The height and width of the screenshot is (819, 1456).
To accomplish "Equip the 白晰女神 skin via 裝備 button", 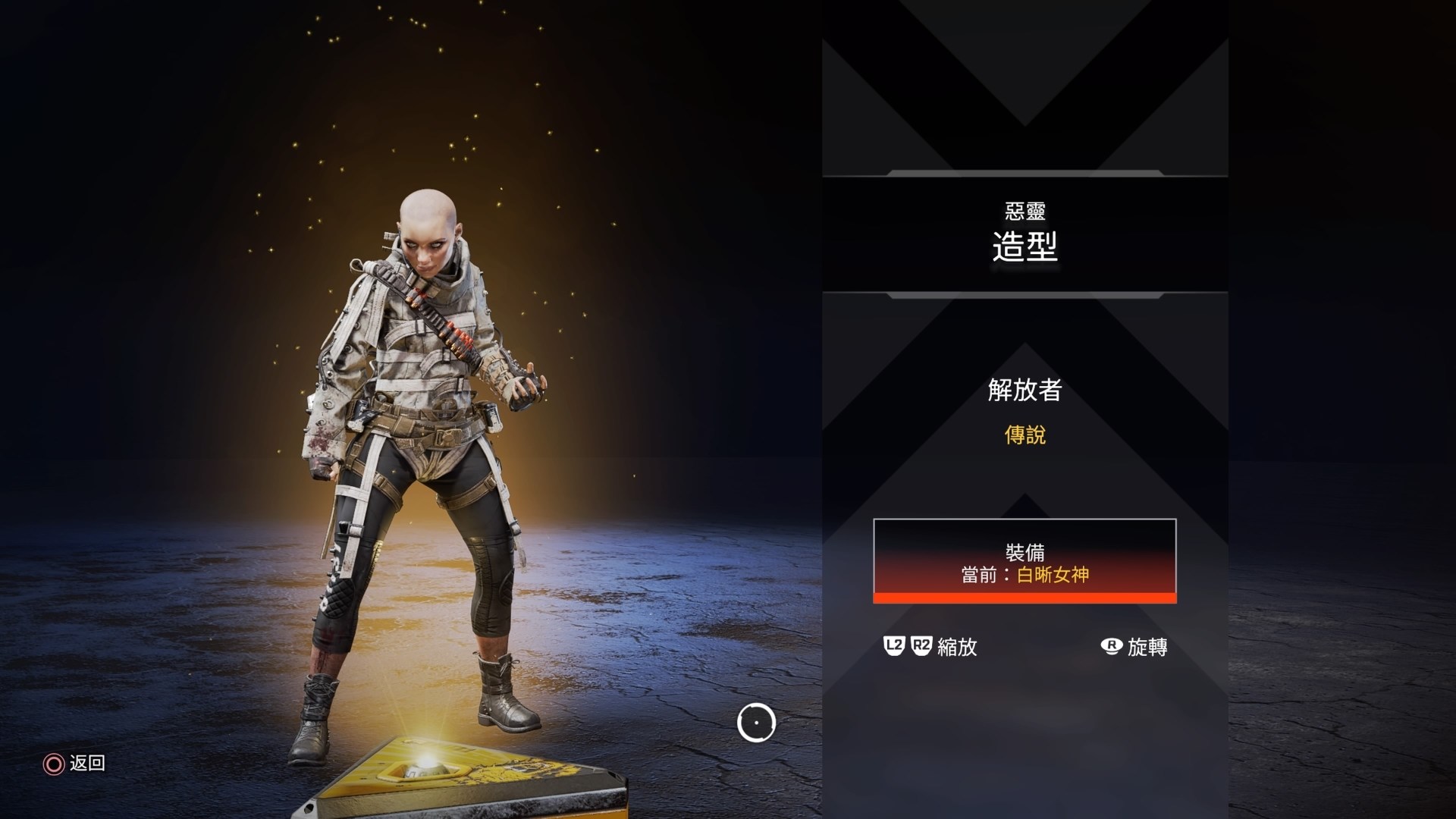I will point(1024,561).
